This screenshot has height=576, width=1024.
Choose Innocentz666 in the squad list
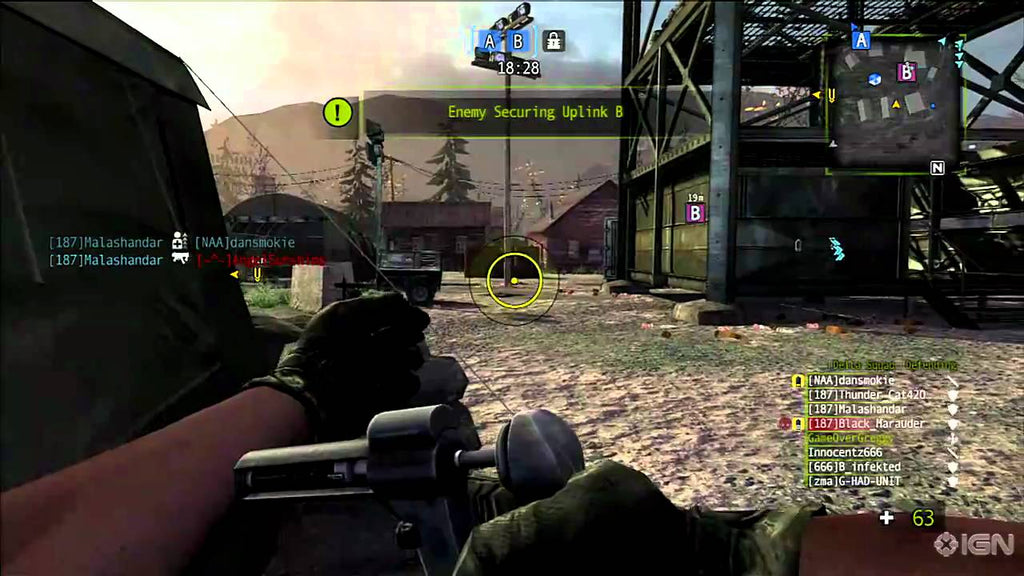point(845,452)
